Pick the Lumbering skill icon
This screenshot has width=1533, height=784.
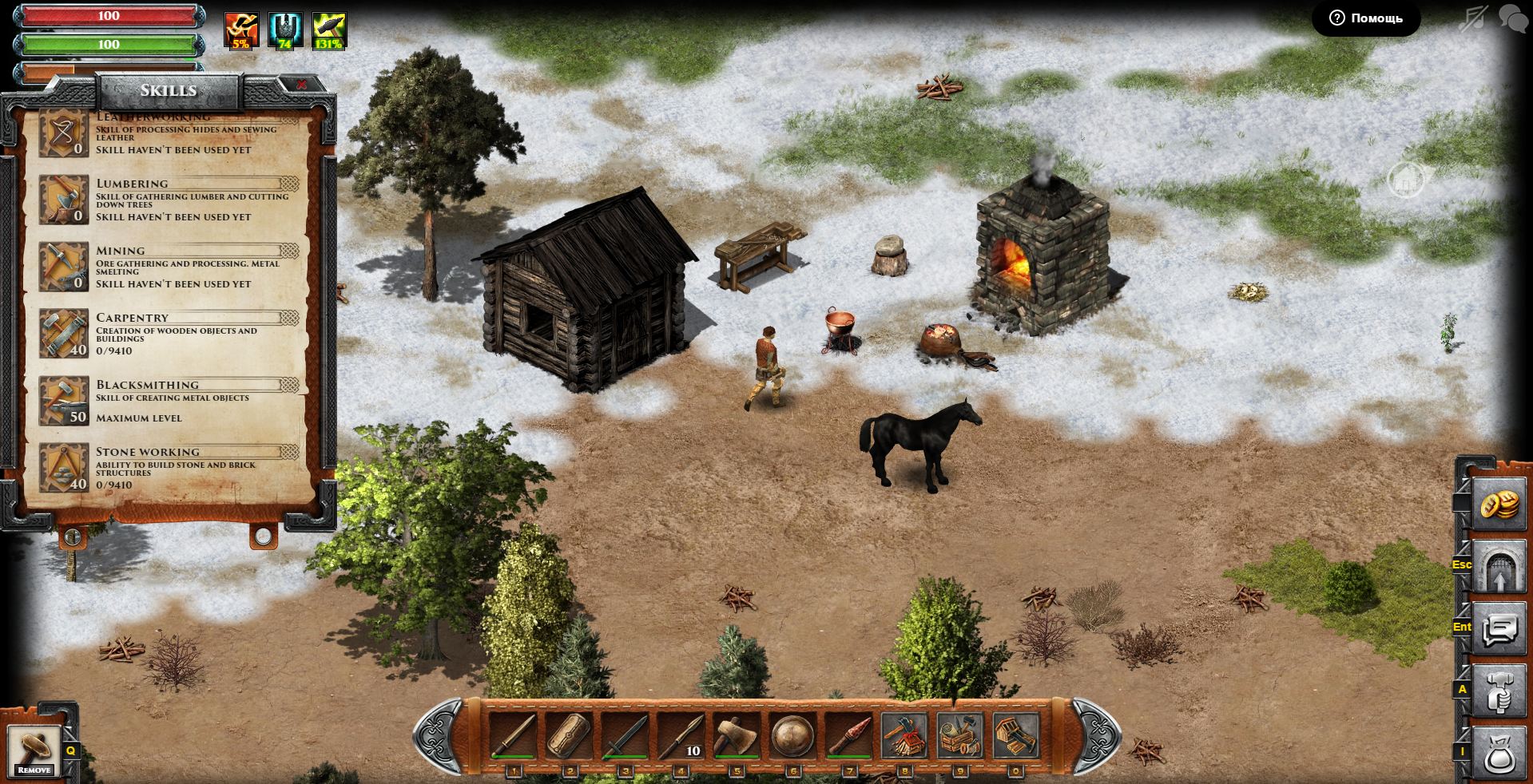click(x=64, y=200)
